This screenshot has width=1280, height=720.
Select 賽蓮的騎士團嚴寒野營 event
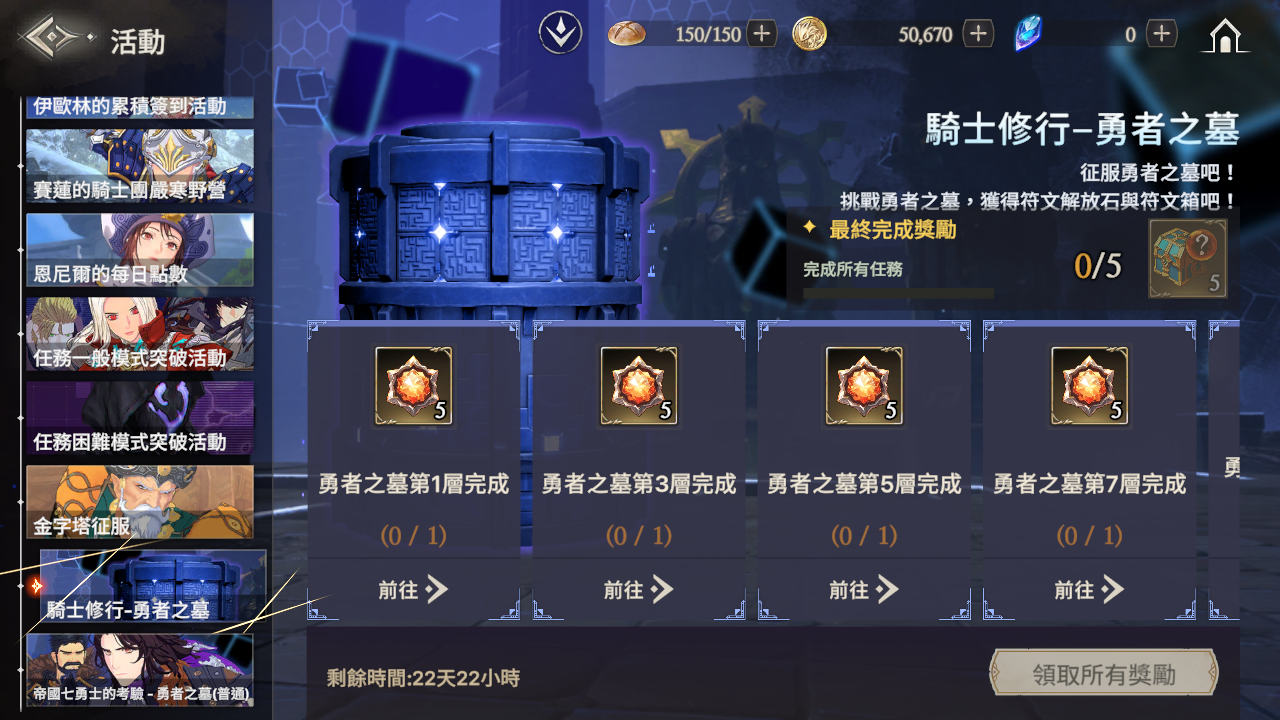pos(140,166)
